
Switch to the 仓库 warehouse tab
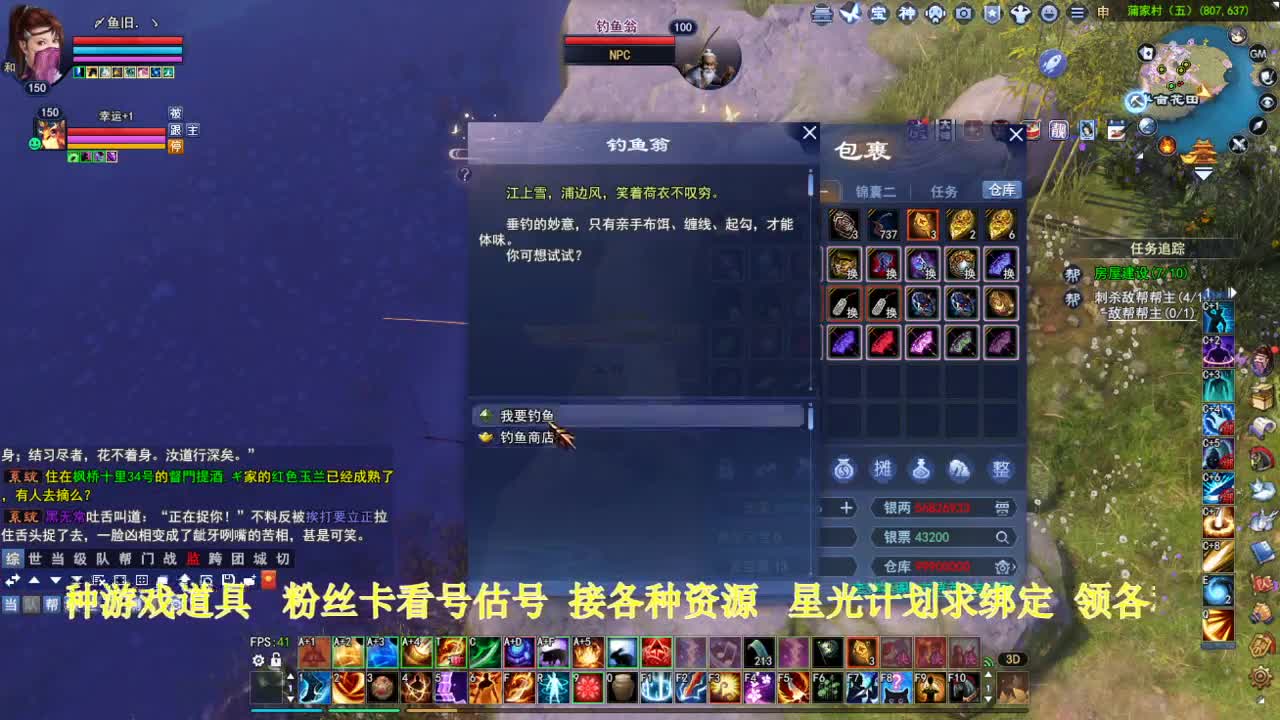point(1000,189)
